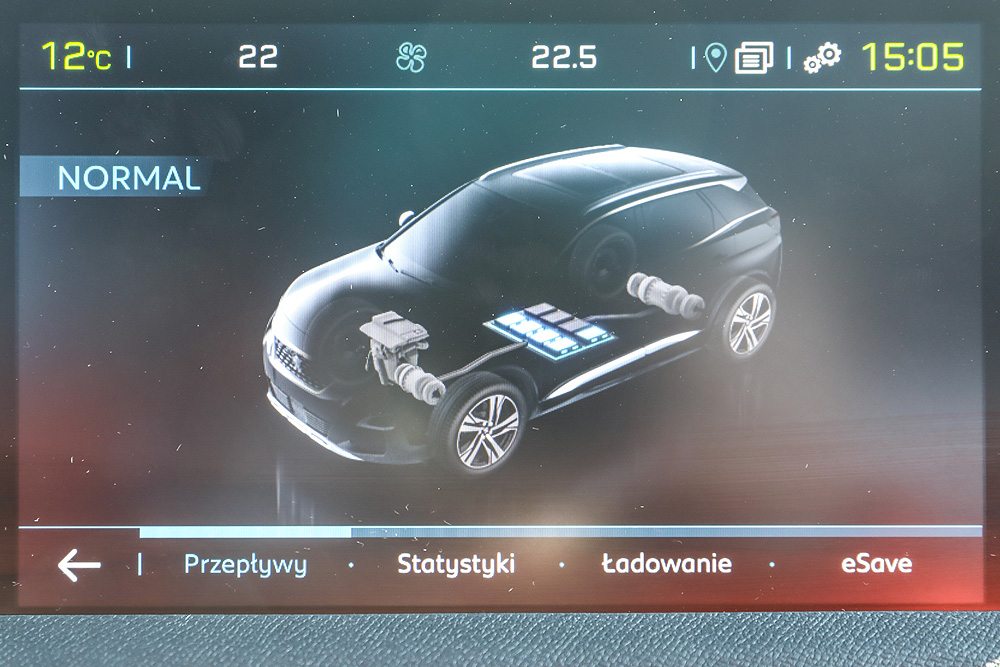The image size is (1000, 667).
Task: Open the location pin icon
Action: [714, 57]
